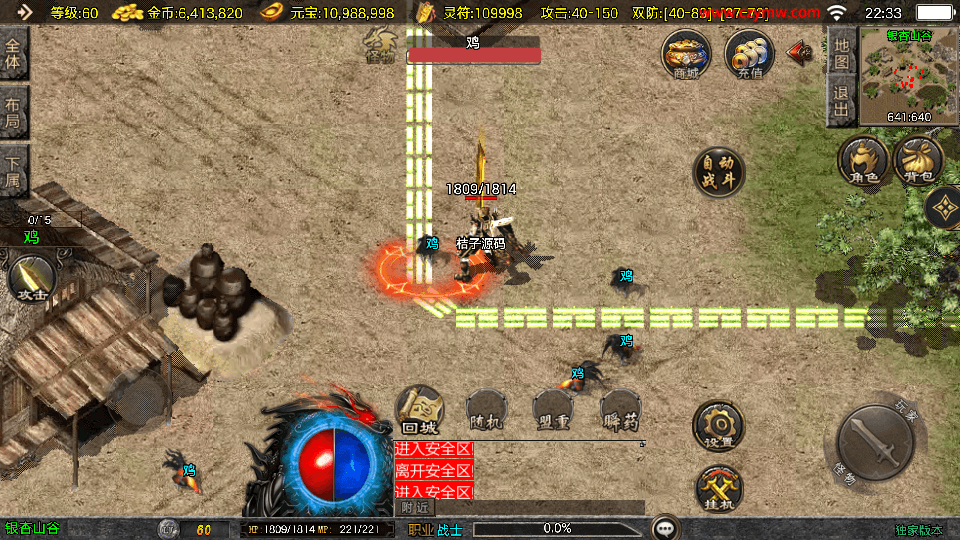Use the 随机 random teleport slot
Screen dimensions: 960x540
[x=488, y=408]
